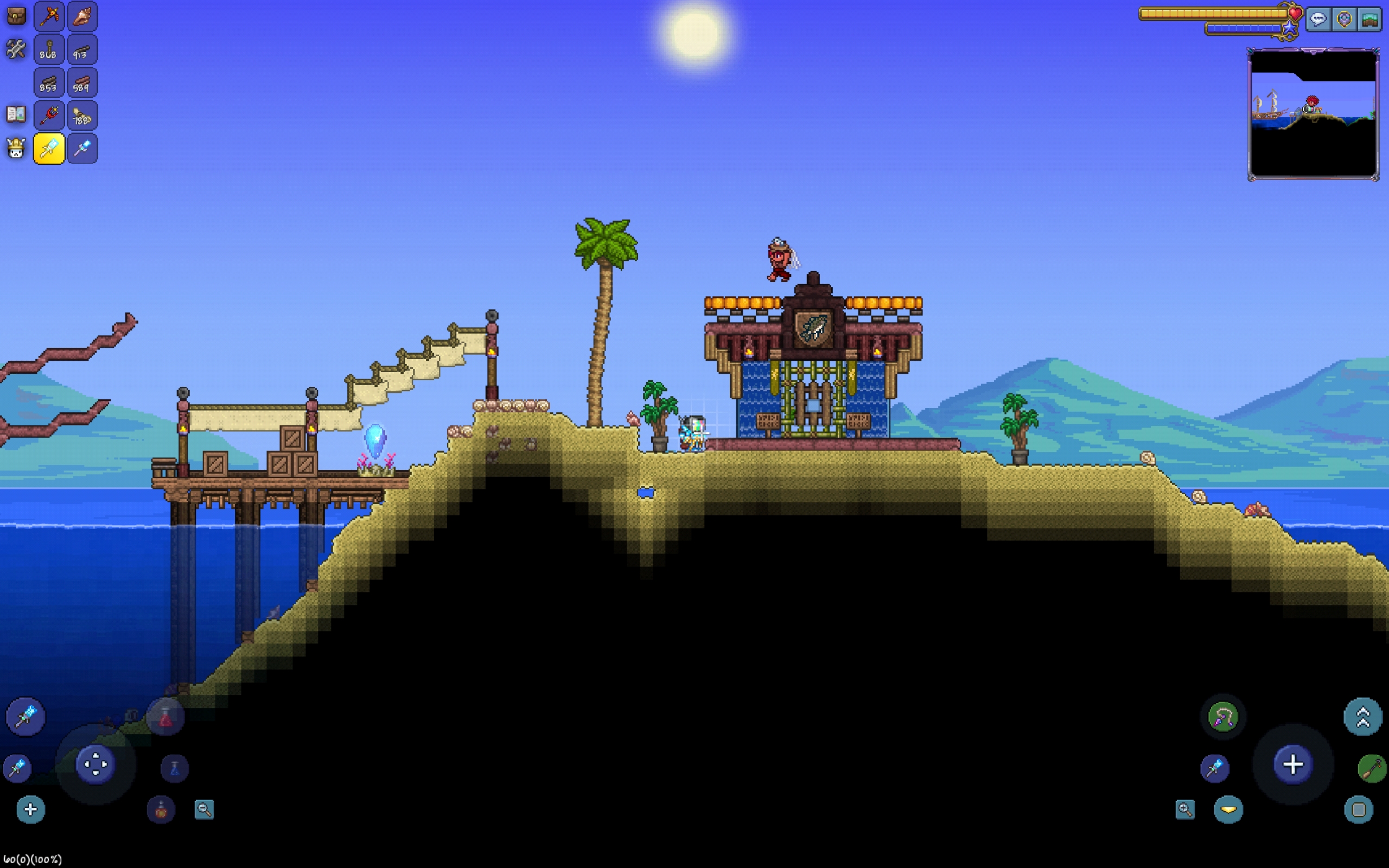Activate the grappling hook button
This screenshot has width=1389, height=868.
(x=1222, y=717)
